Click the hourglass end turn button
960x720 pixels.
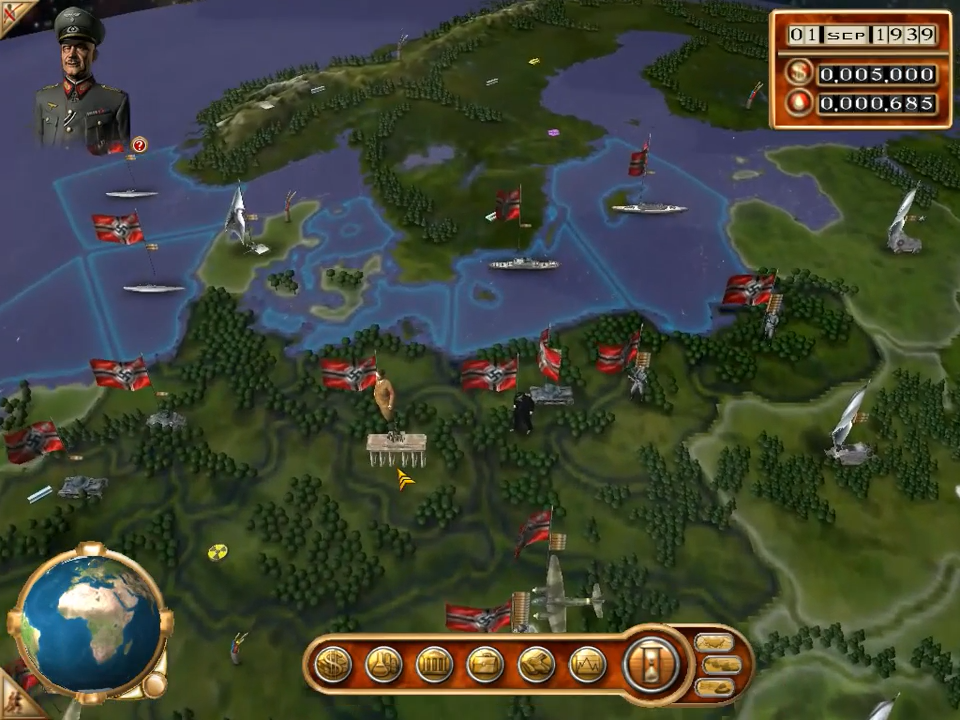(652, 664)
